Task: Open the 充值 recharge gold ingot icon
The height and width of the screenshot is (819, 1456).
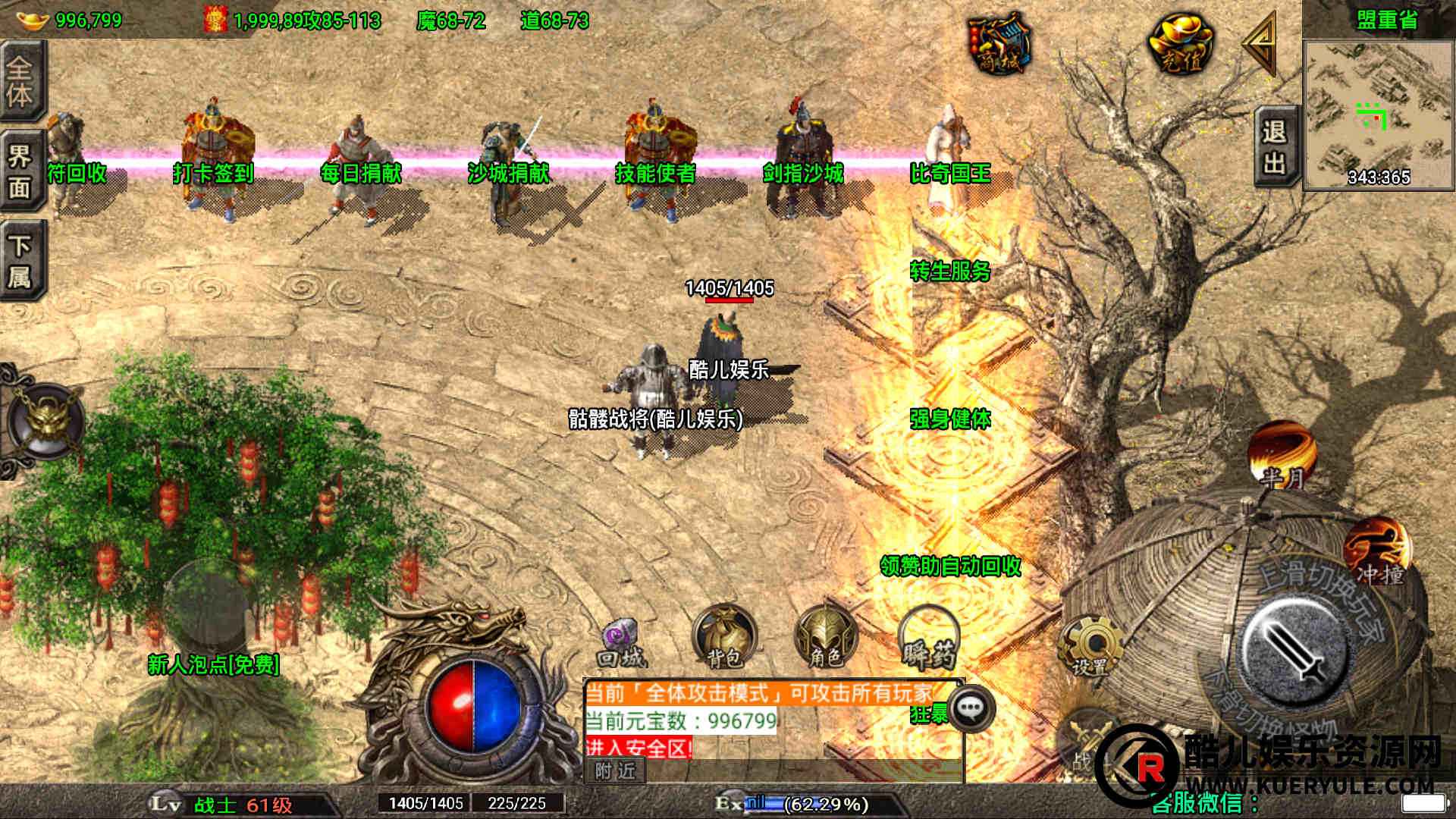Action: tap(1181, 44)
